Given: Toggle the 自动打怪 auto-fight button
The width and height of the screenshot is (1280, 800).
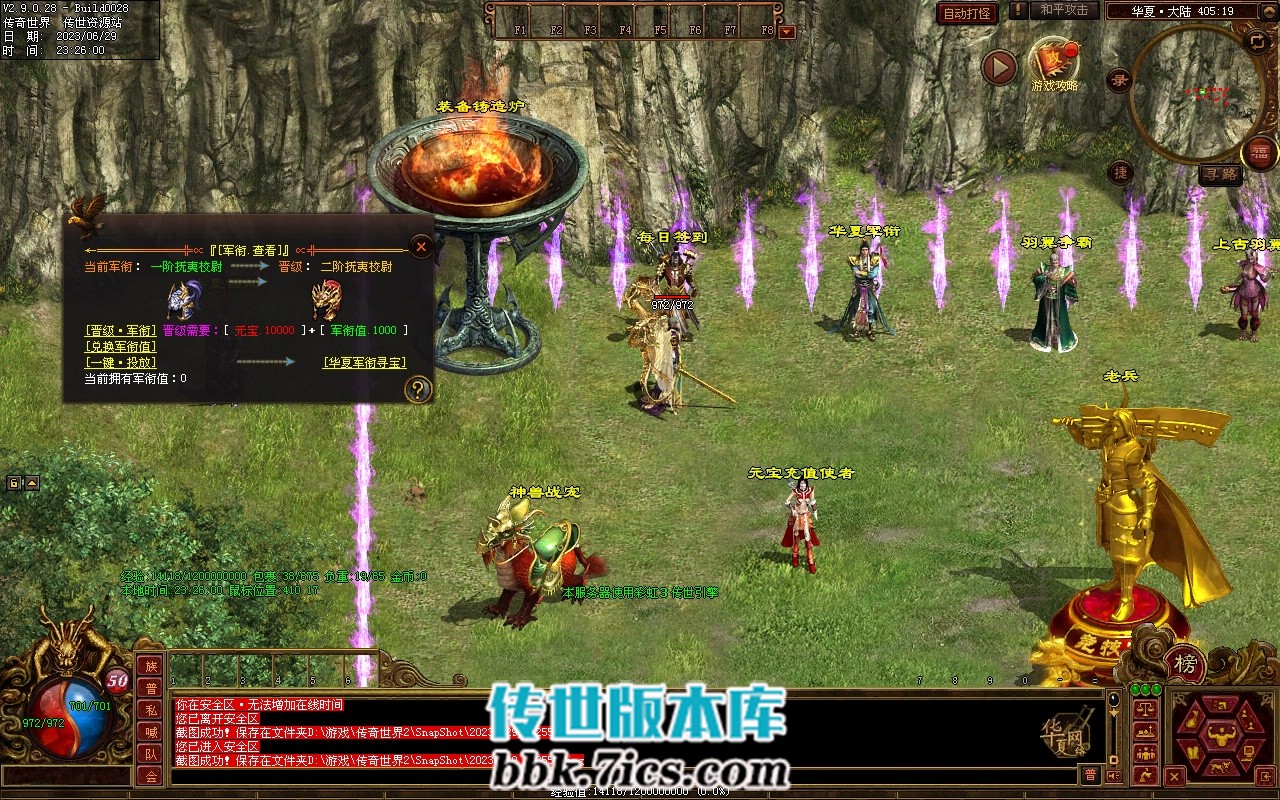Looking at the screenshot, I should tap(967, 13).
